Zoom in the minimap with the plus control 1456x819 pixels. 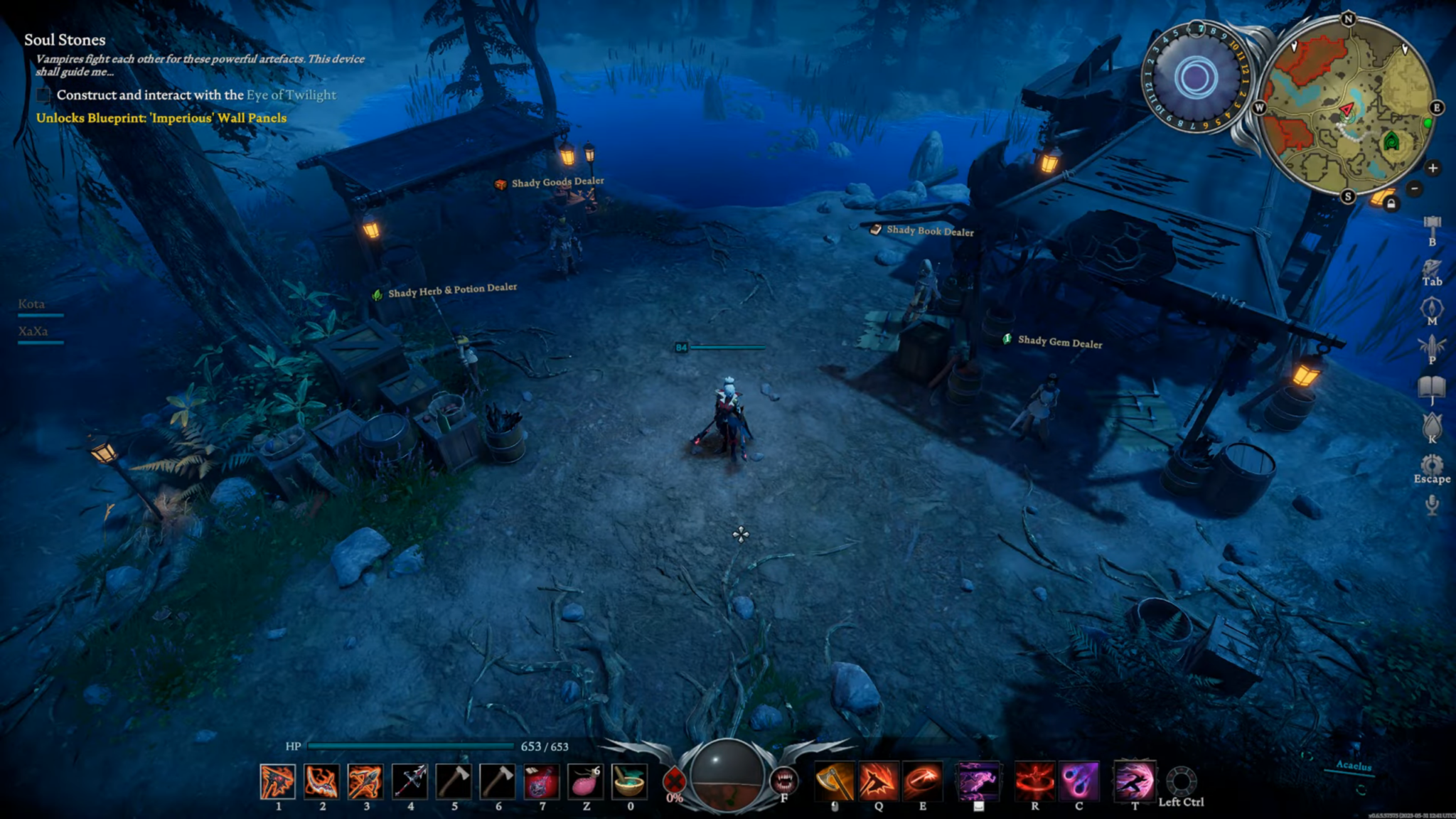pyautogui.click(x=1434, y=169)
